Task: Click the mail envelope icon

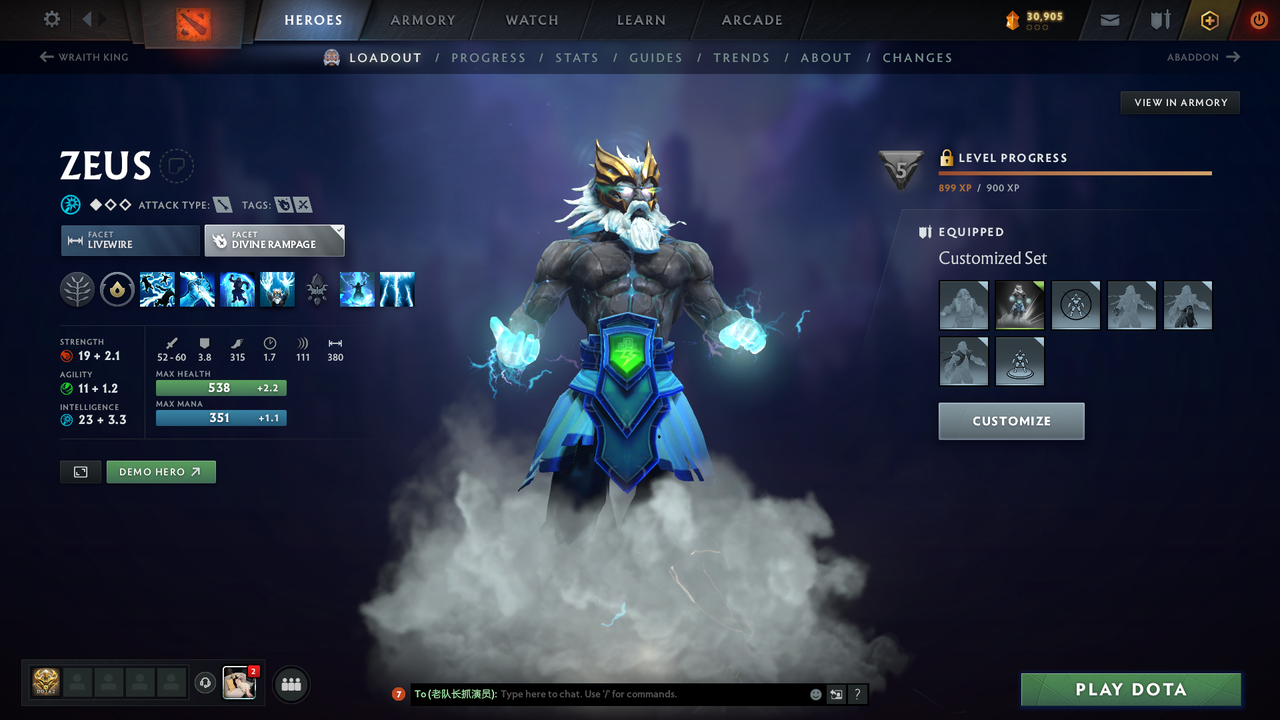Action: tap(1108, 19)
